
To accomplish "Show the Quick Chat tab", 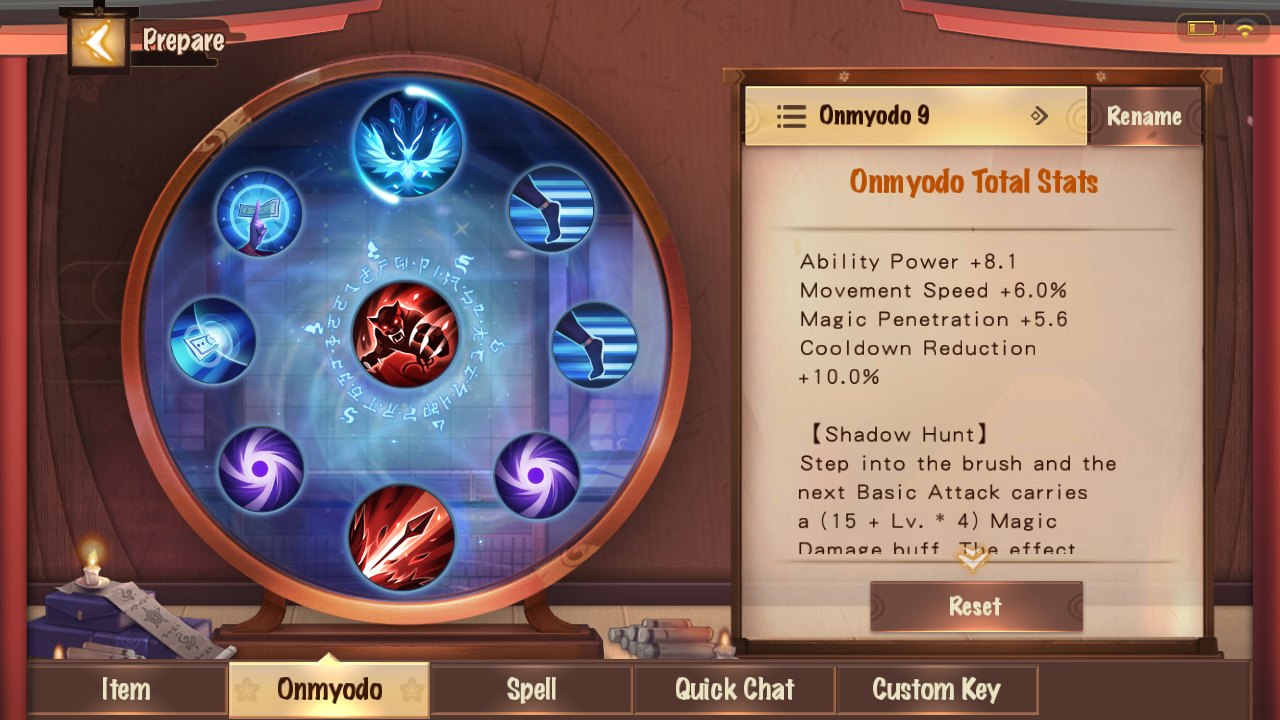I will [x=734, y=689].
